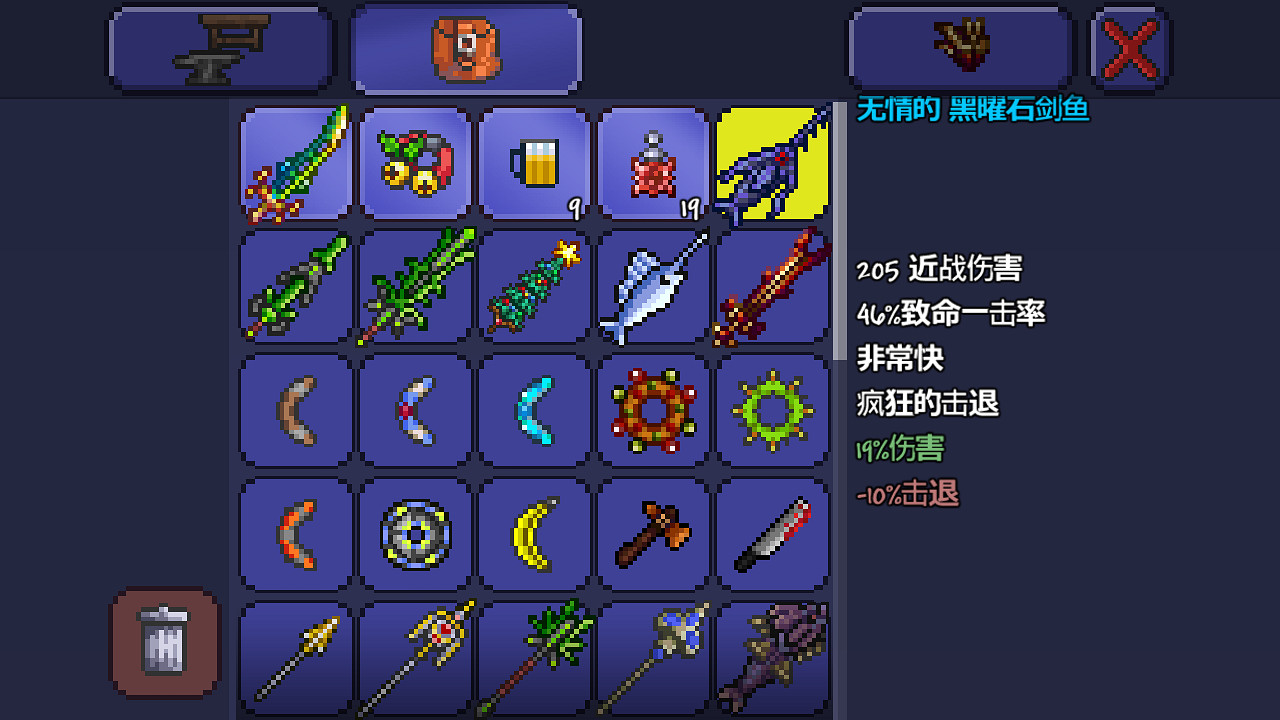This screenshot has height=720, width=1280.
Task: Select the stack of nine Ale mugs
Action: pyautogui.click(x=534, y=164)
